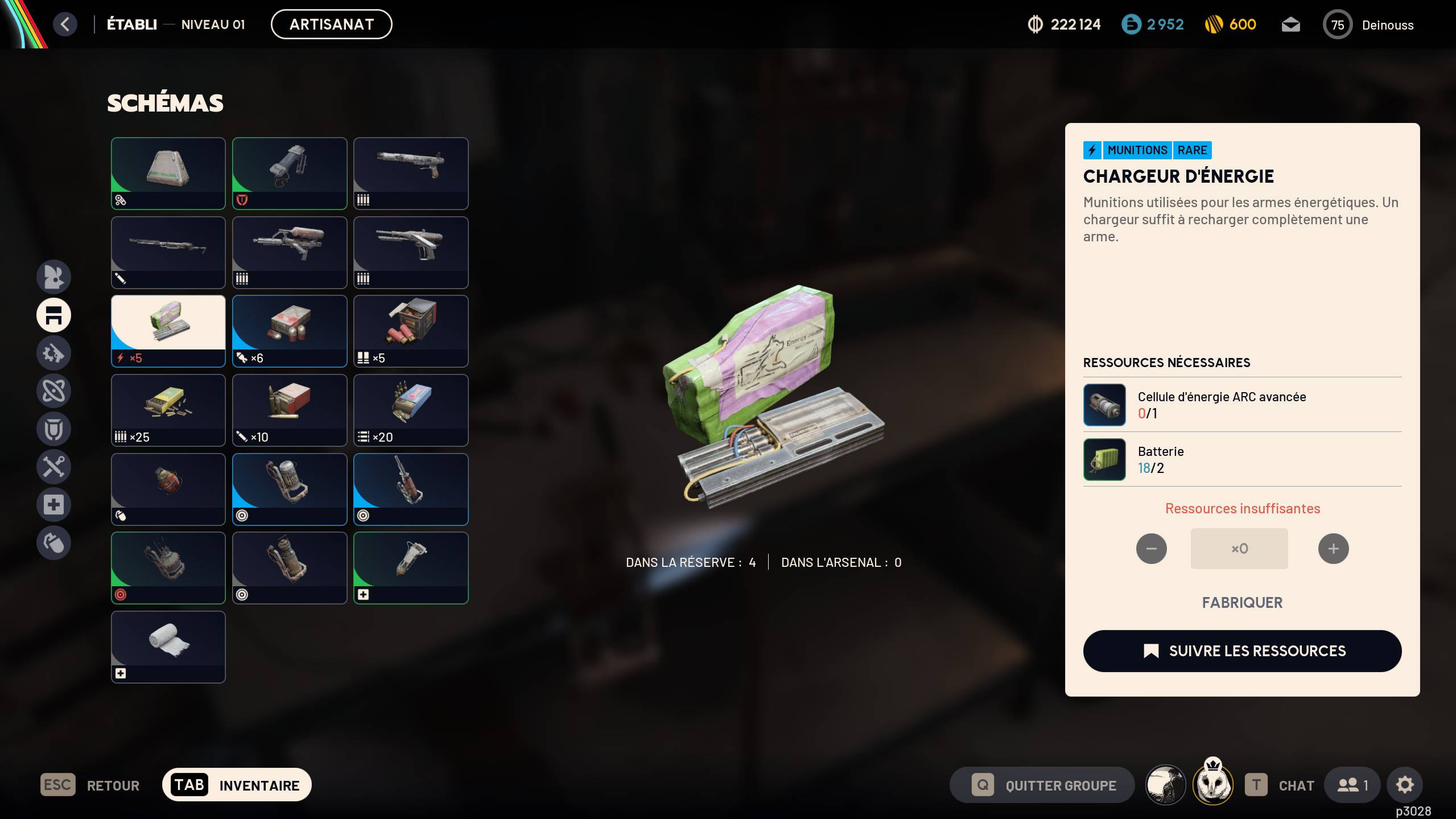The image size is (1456, 819).
Task: Track resources with Suivre les ressources
Action: click(1242, 651)
